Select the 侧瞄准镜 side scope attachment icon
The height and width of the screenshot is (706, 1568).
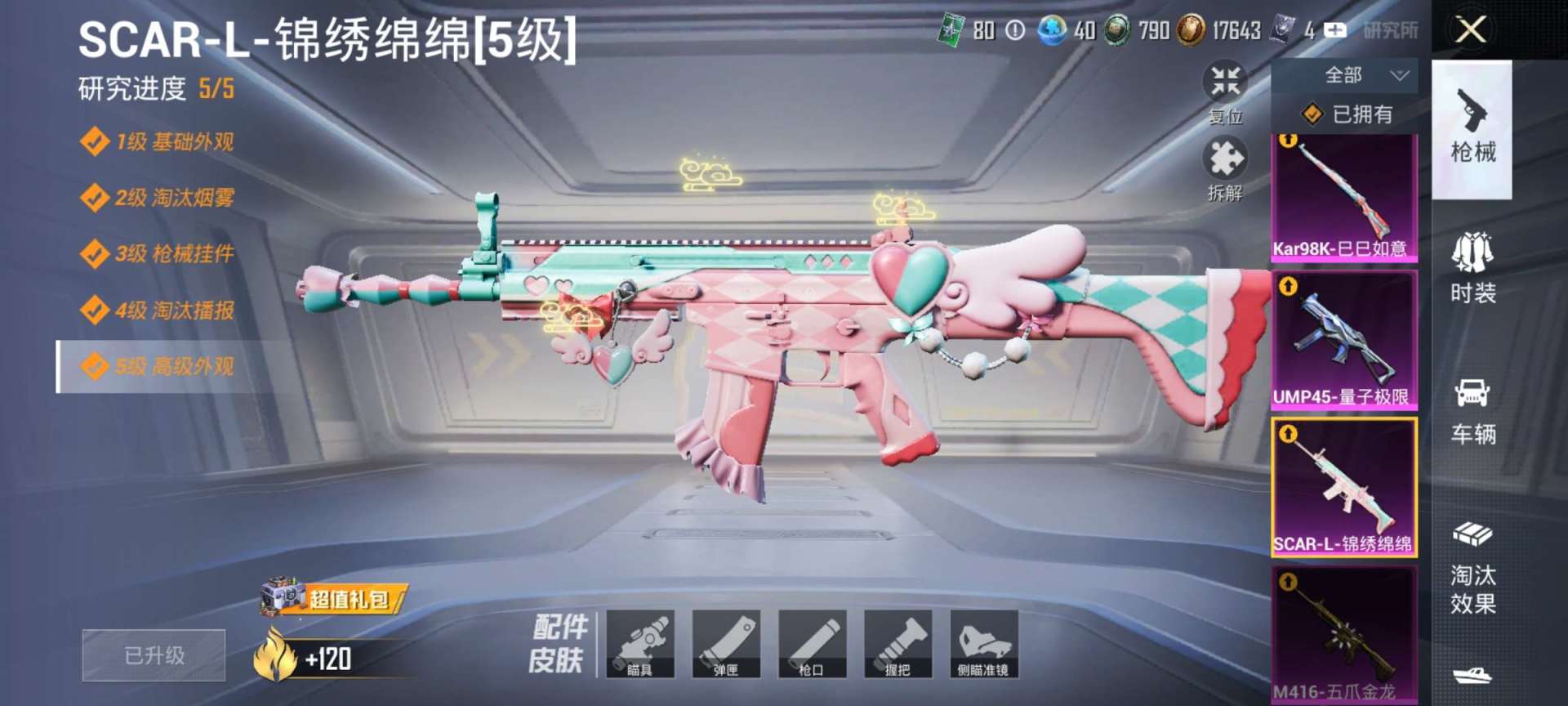click(985, 646)
